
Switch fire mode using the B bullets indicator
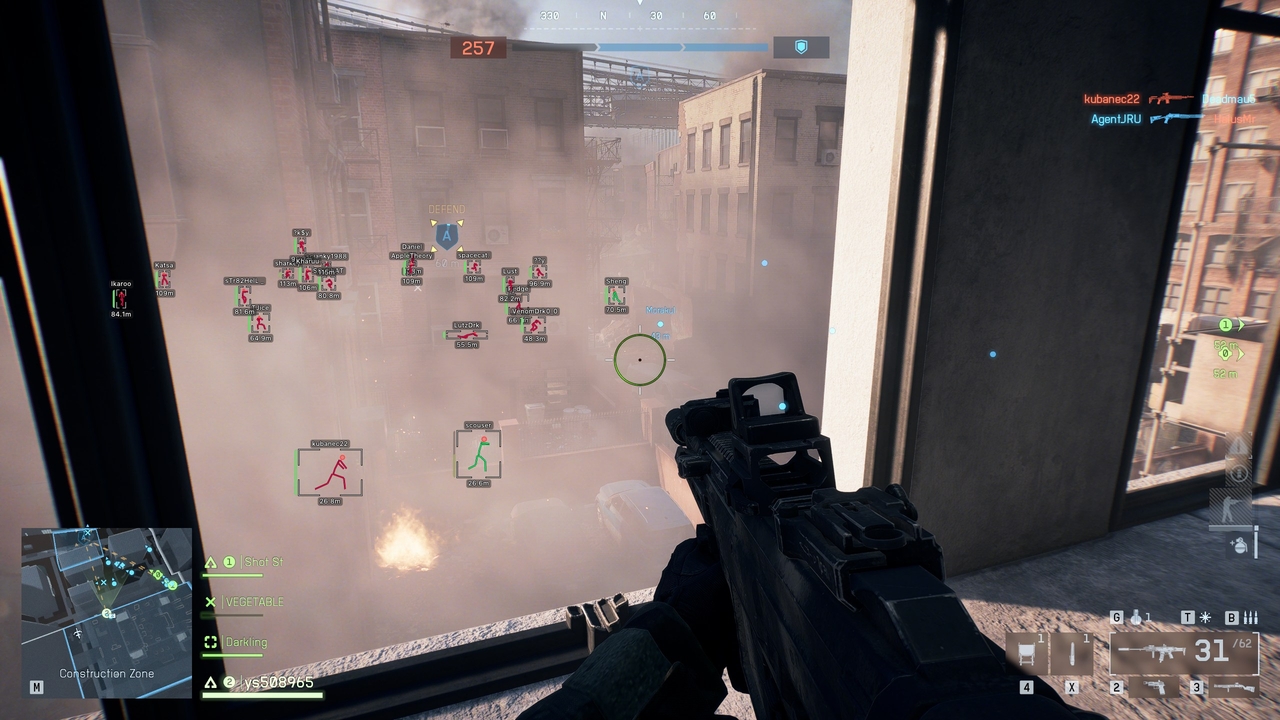click(1251, 618)
